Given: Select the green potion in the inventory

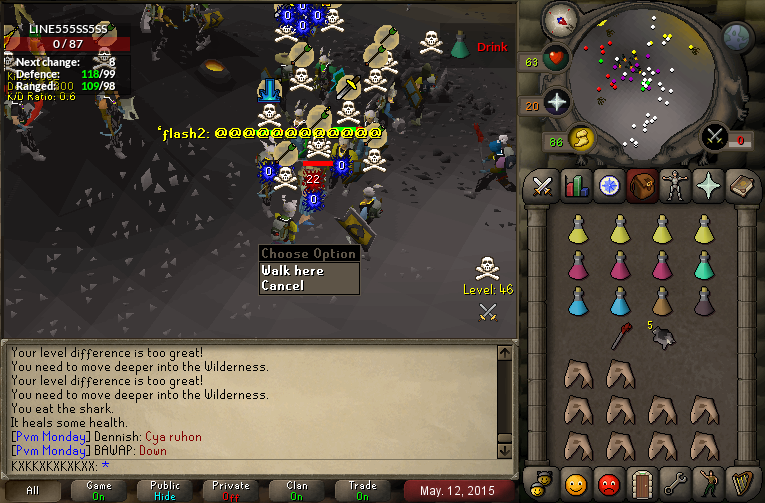Looking at the screenshot, I should coord(704,266).
